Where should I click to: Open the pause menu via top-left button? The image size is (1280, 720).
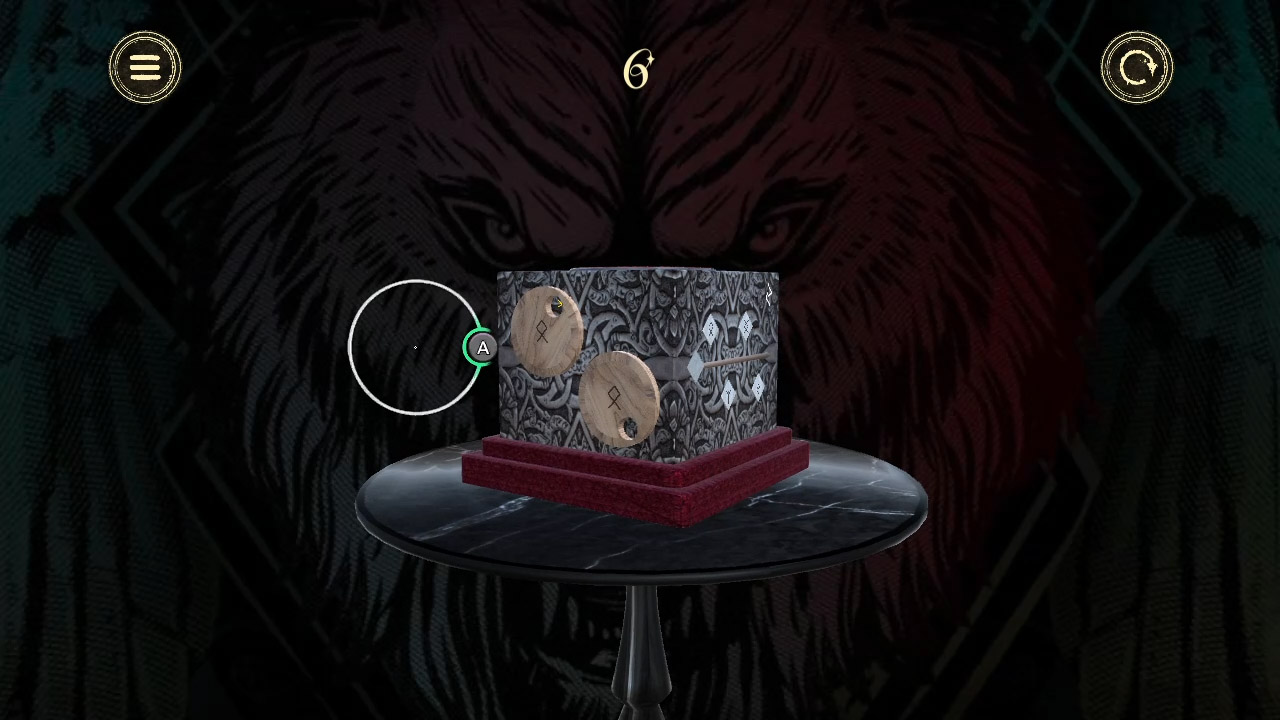coord(144,66)
